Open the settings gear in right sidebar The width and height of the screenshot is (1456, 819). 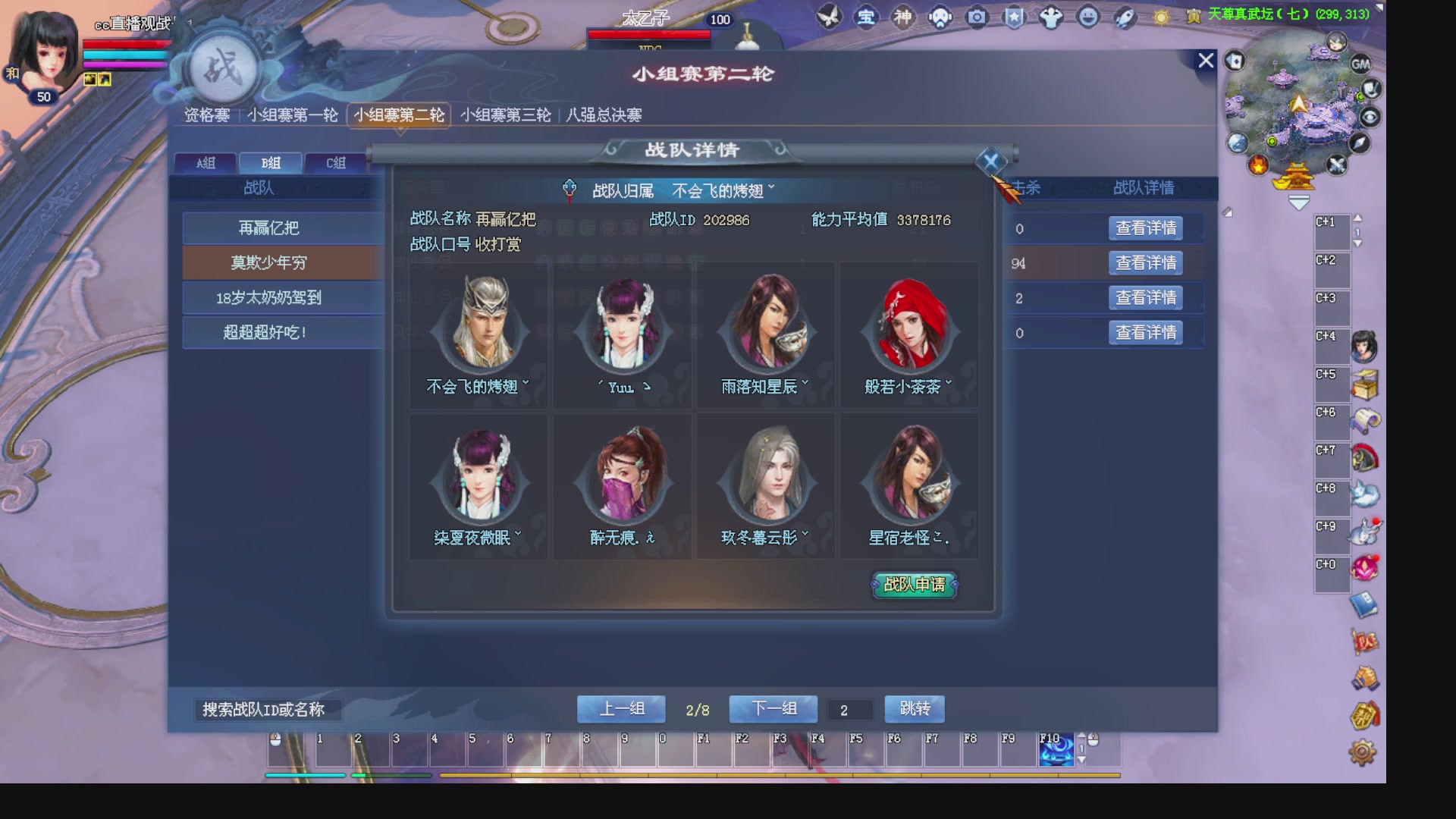1363,751
